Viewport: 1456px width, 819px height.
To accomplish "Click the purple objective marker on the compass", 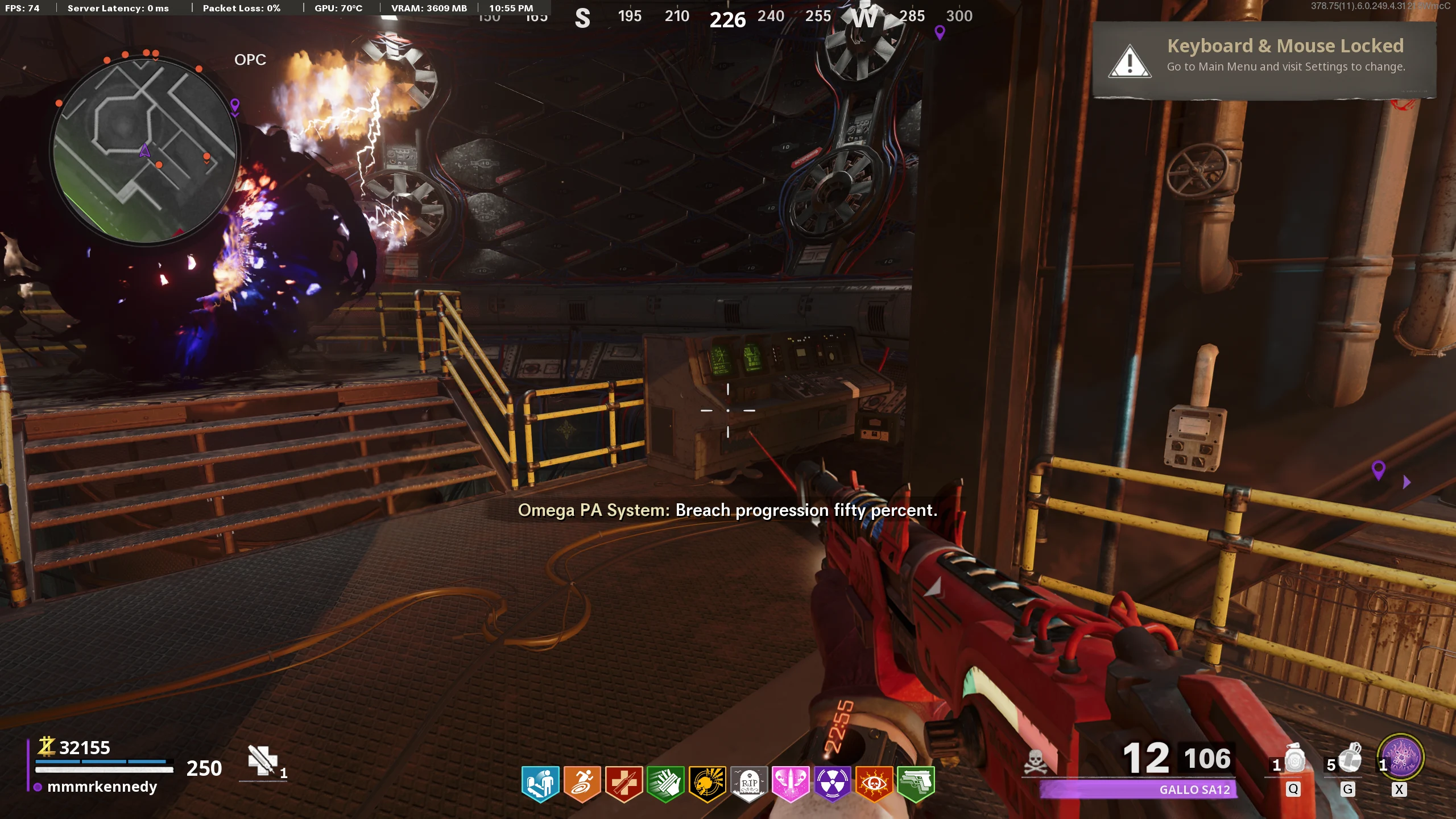I will click(940, 33).
